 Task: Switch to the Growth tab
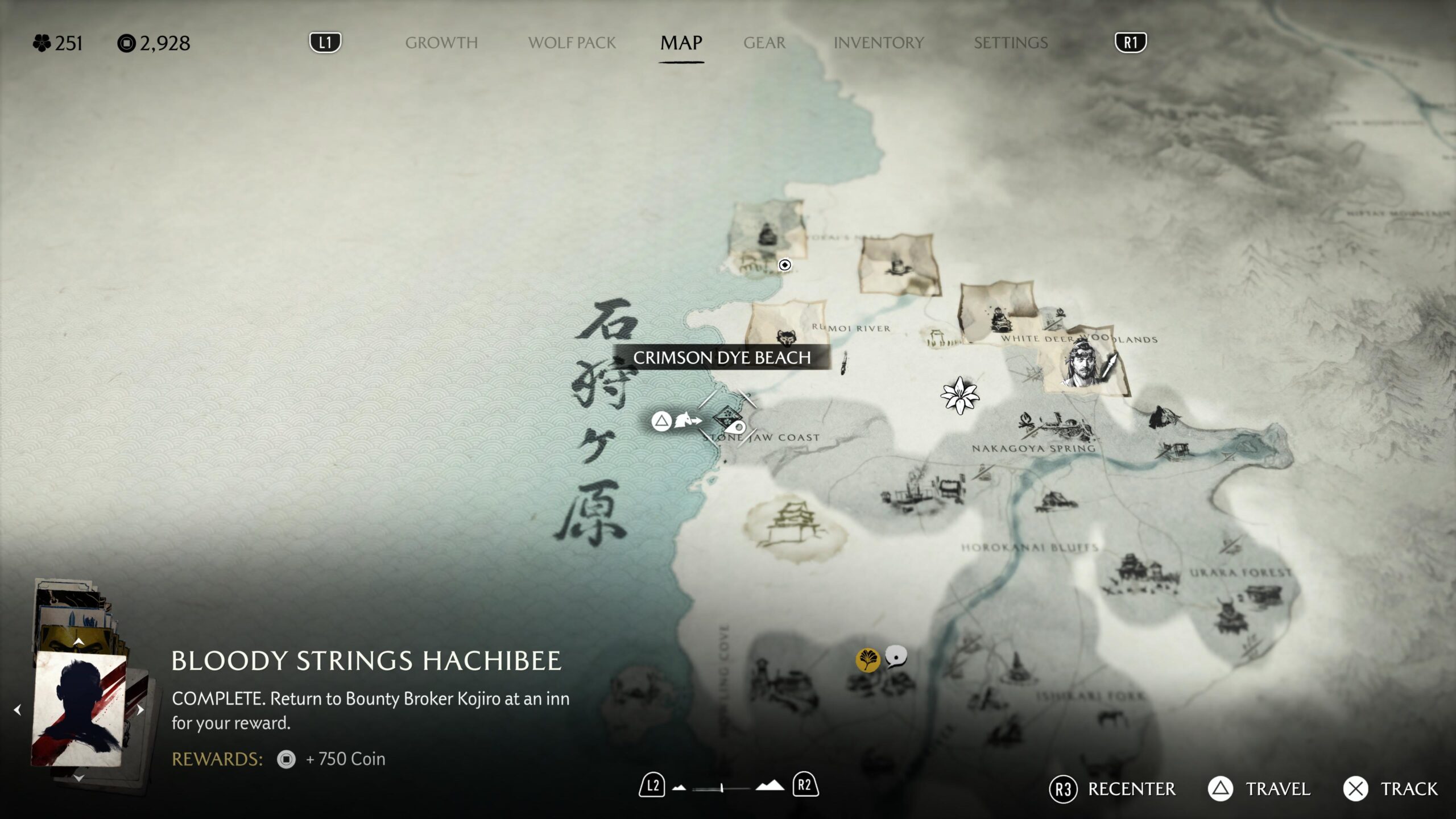point(441,43)
